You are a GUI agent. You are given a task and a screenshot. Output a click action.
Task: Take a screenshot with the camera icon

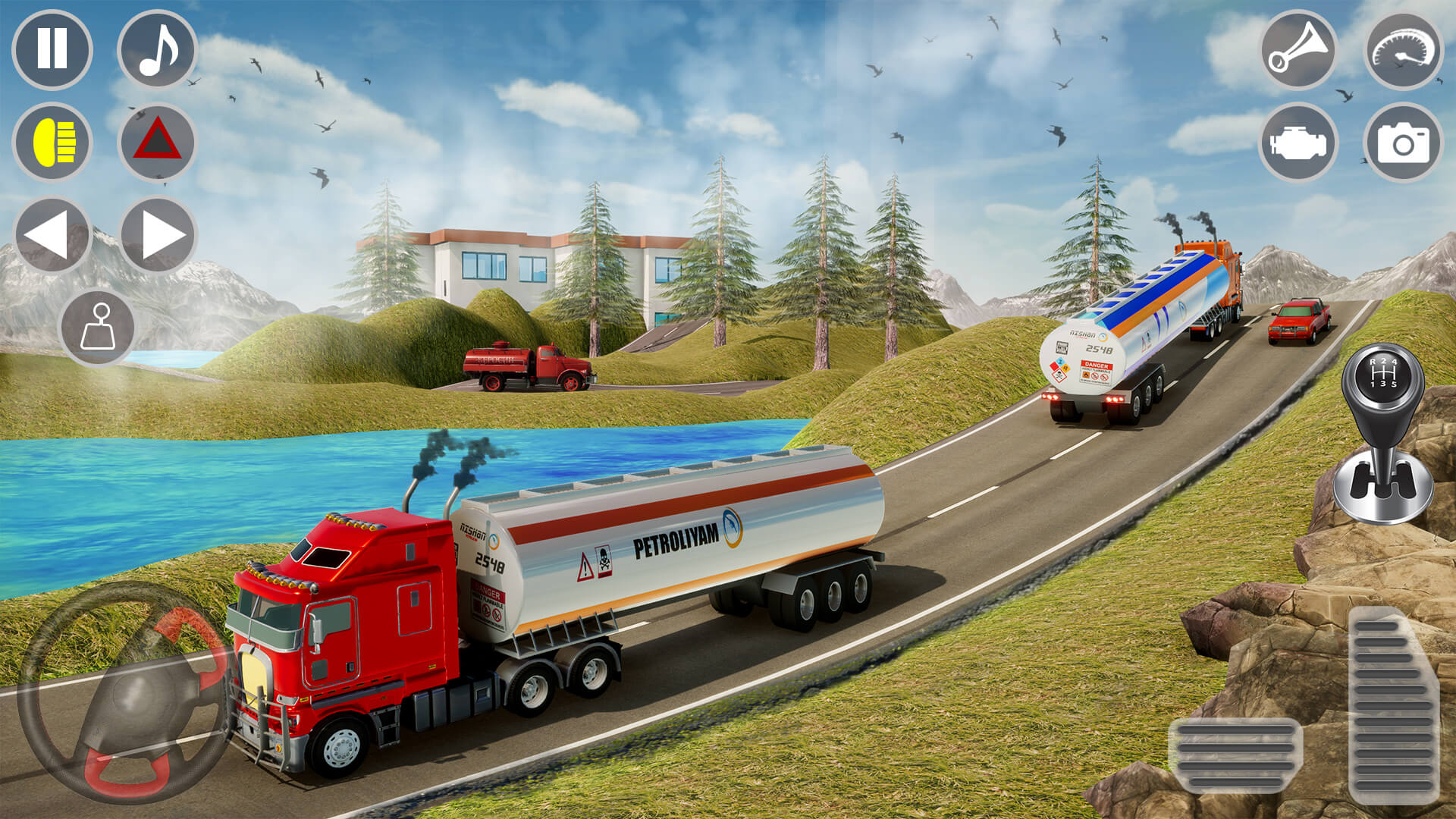click(1403, 143)
